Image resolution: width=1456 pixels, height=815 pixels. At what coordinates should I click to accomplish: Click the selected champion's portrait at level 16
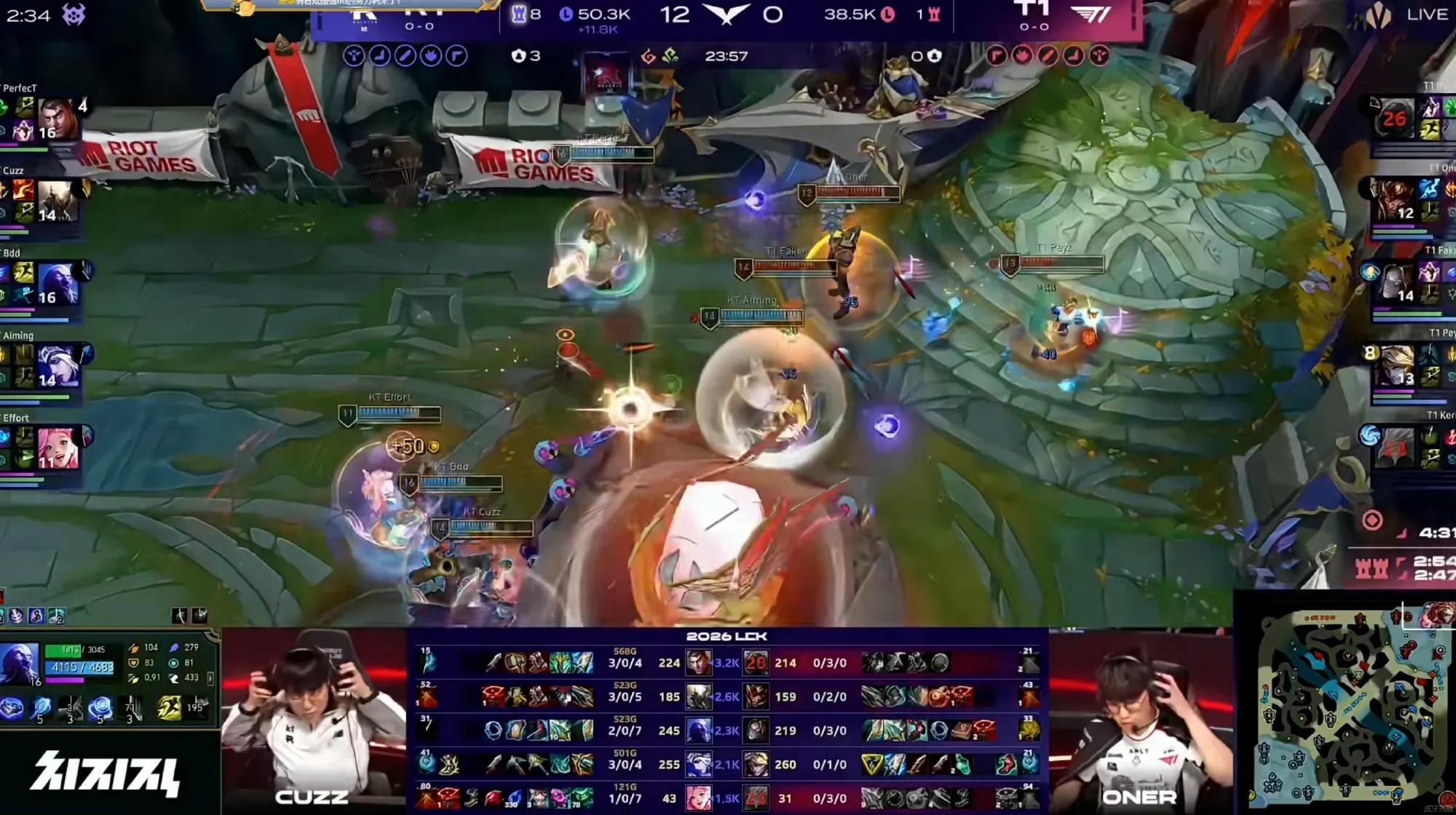(20, 664)
